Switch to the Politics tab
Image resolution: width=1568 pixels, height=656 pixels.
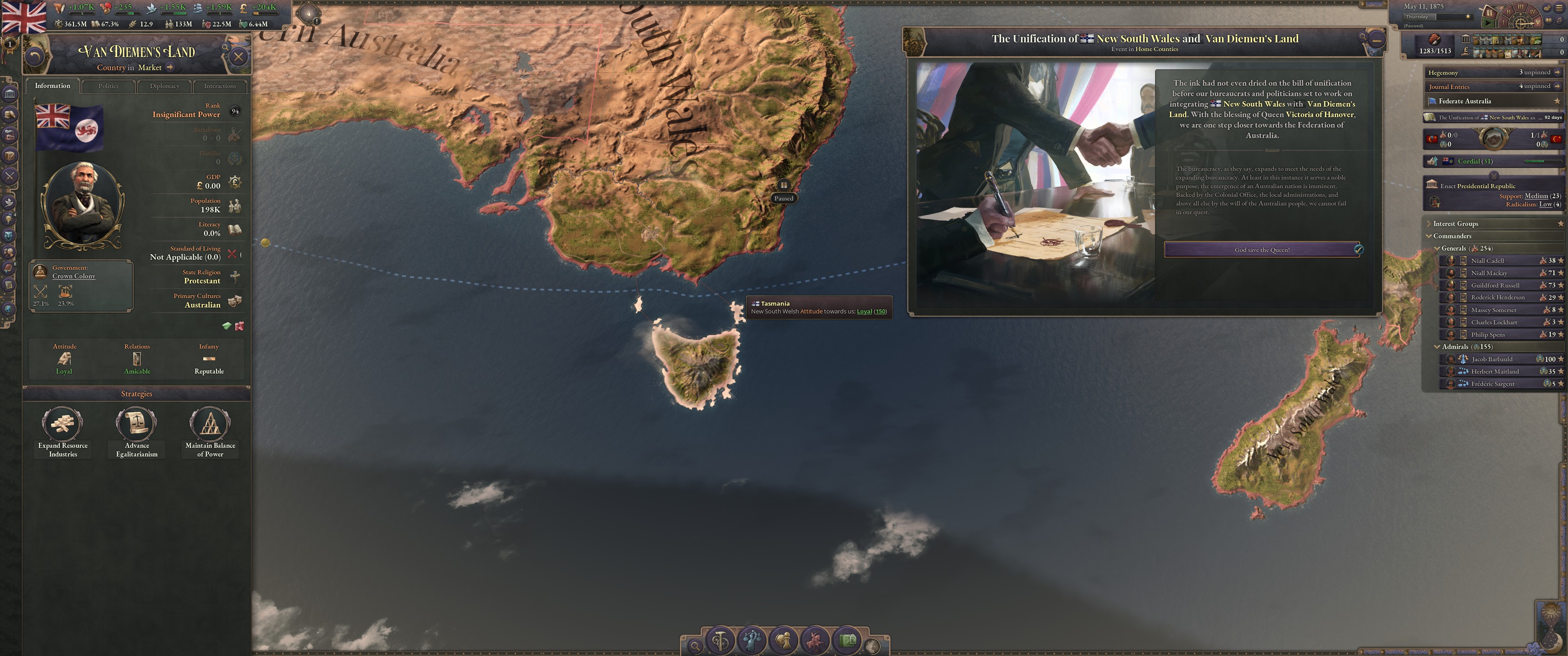tap(108, 86)
